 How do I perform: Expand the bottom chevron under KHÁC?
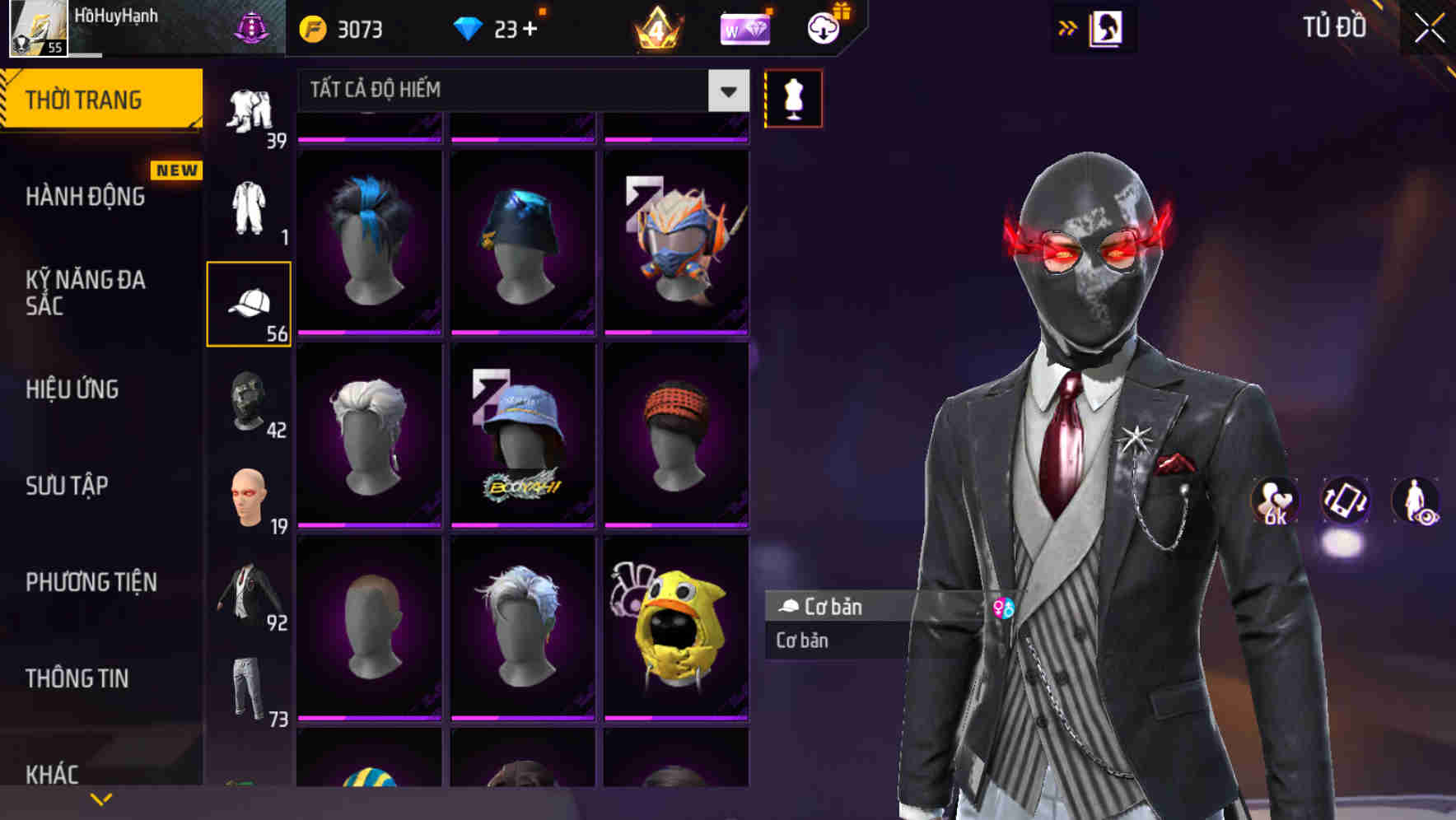pyautogui.click(x=101, y=799)
